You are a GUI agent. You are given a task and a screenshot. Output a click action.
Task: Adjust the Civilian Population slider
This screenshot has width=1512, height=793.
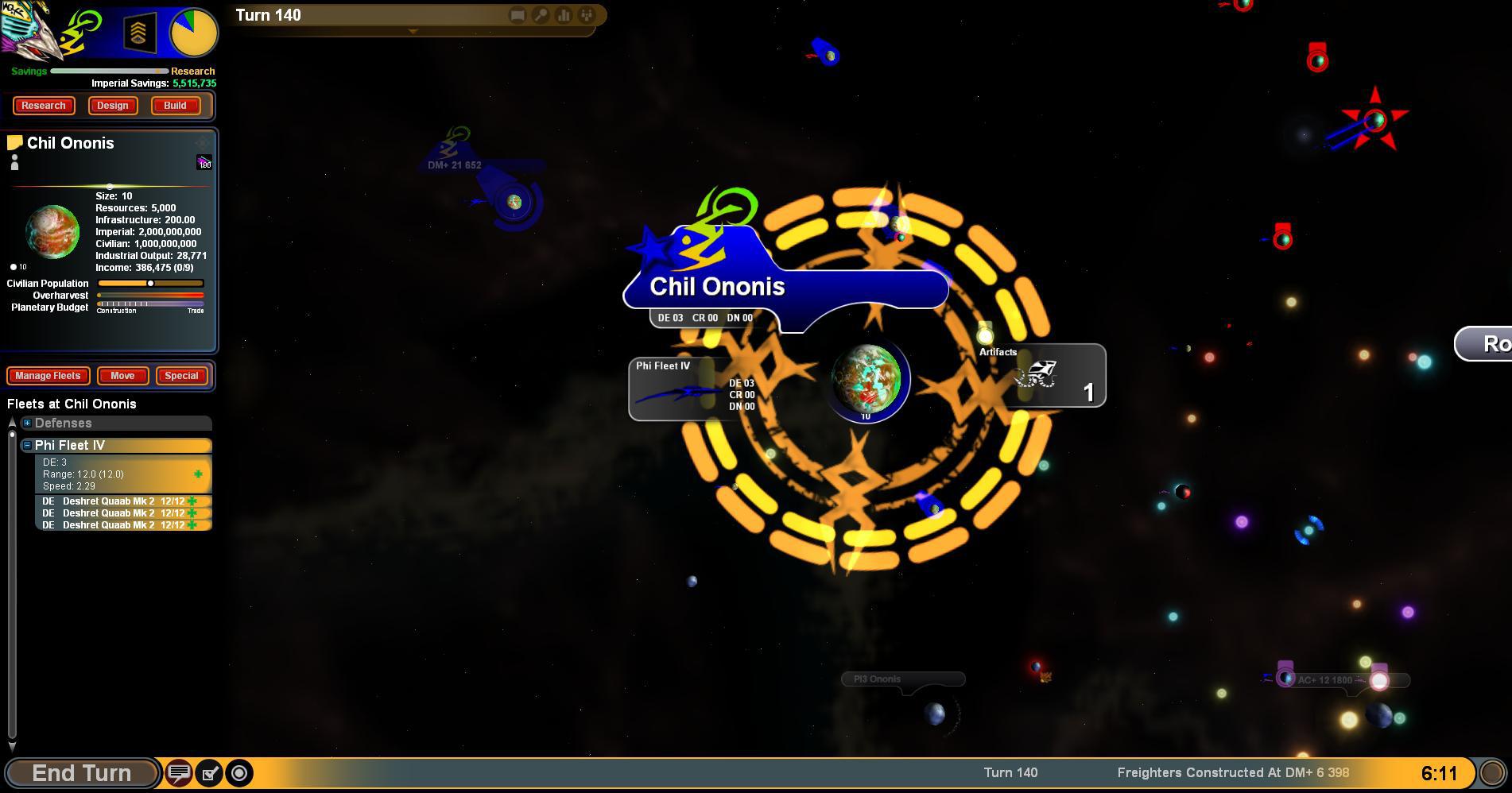tap(151, 283)
